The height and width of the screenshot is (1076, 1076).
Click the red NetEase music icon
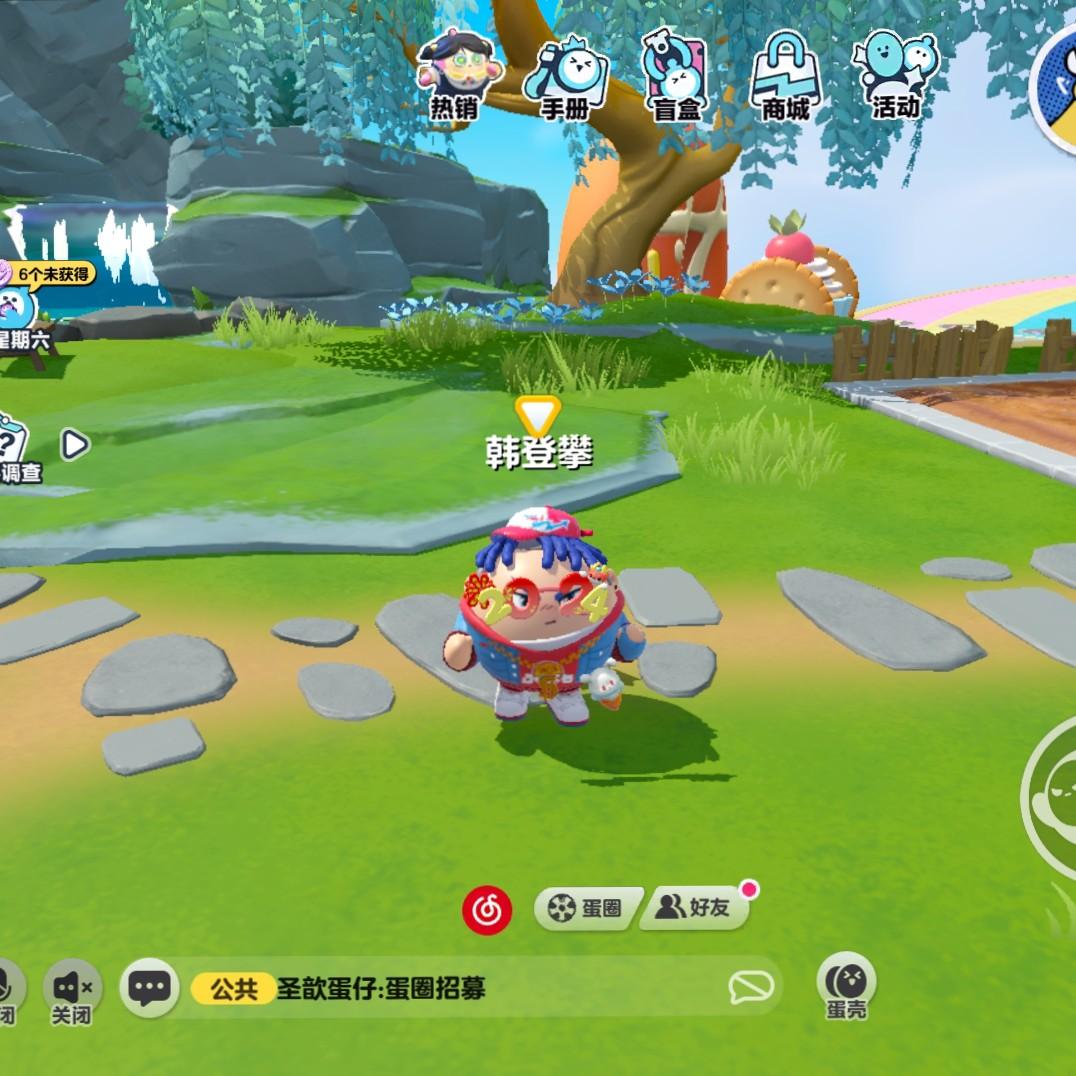click(x=487, y=910)
